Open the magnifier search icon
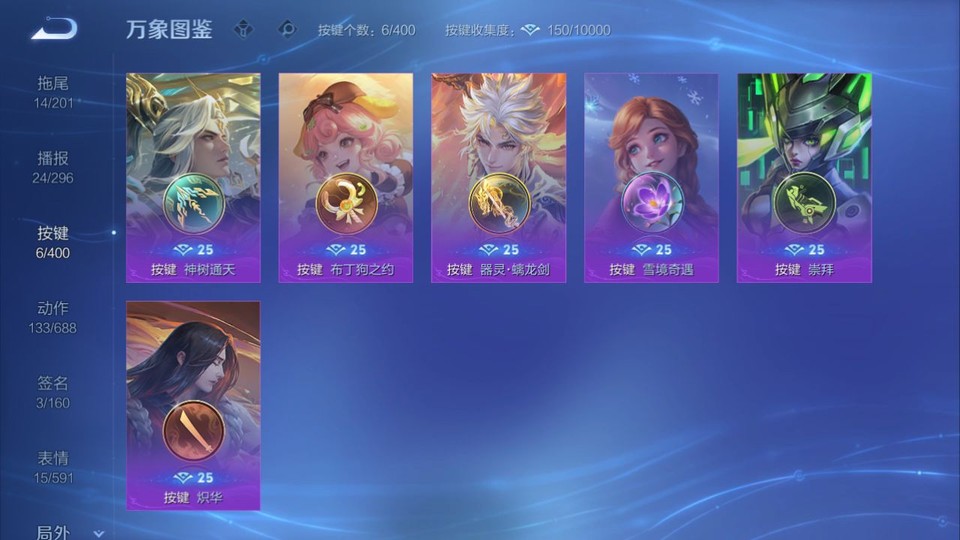Image resolution: width=960 pixels, height=540 pixels. [287, 29]
